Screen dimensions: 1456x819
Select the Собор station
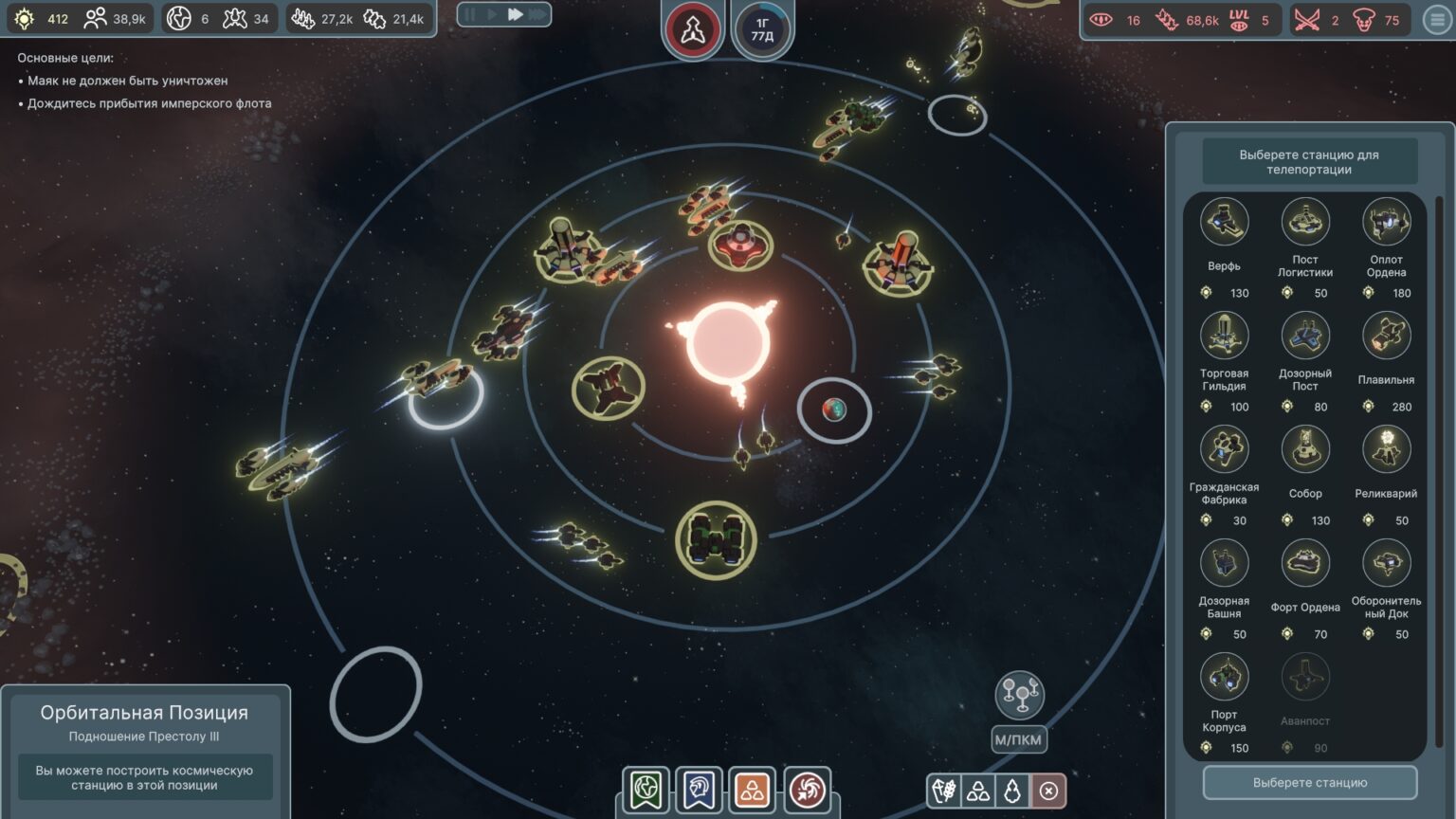pos(1305,450)
